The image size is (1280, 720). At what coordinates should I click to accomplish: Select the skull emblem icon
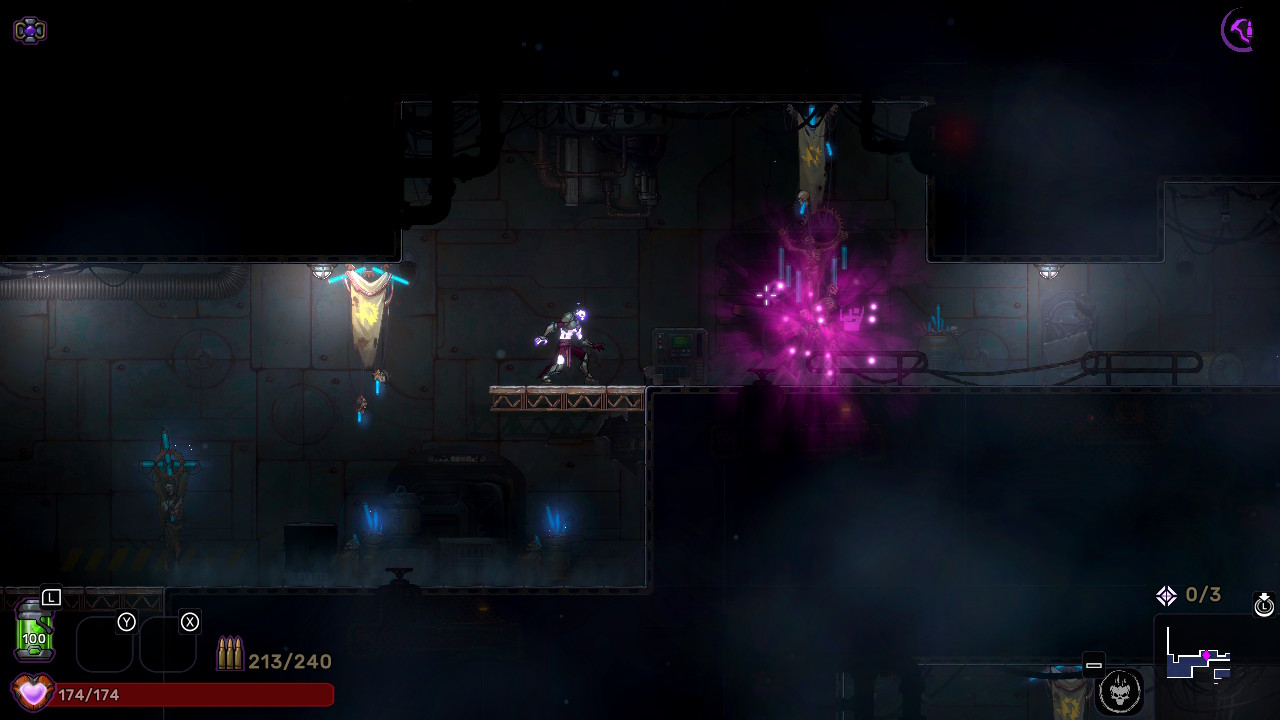(x=1119, y=690)
